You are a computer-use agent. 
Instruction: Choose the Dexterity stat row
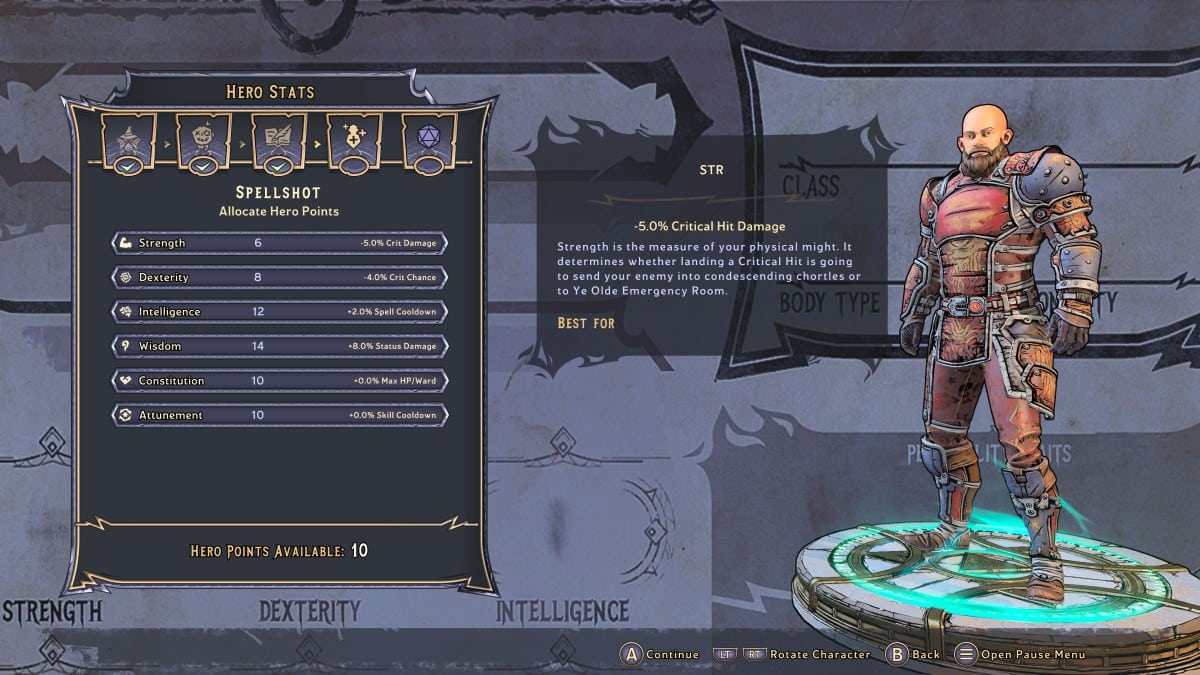pyautogui.click(x=279, y=277)
